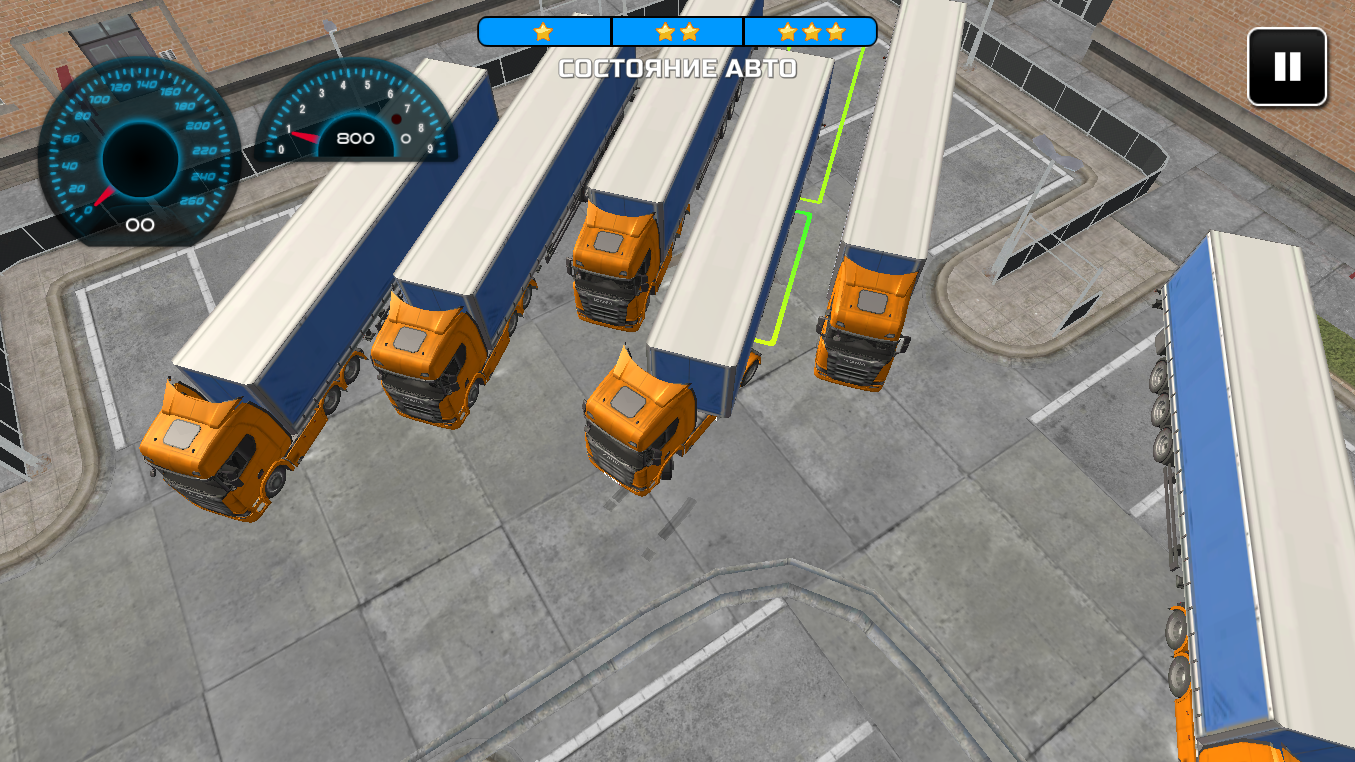
Task: Click the СОСТОЯНИЕ АВТО title
Action: pos(678,69)
